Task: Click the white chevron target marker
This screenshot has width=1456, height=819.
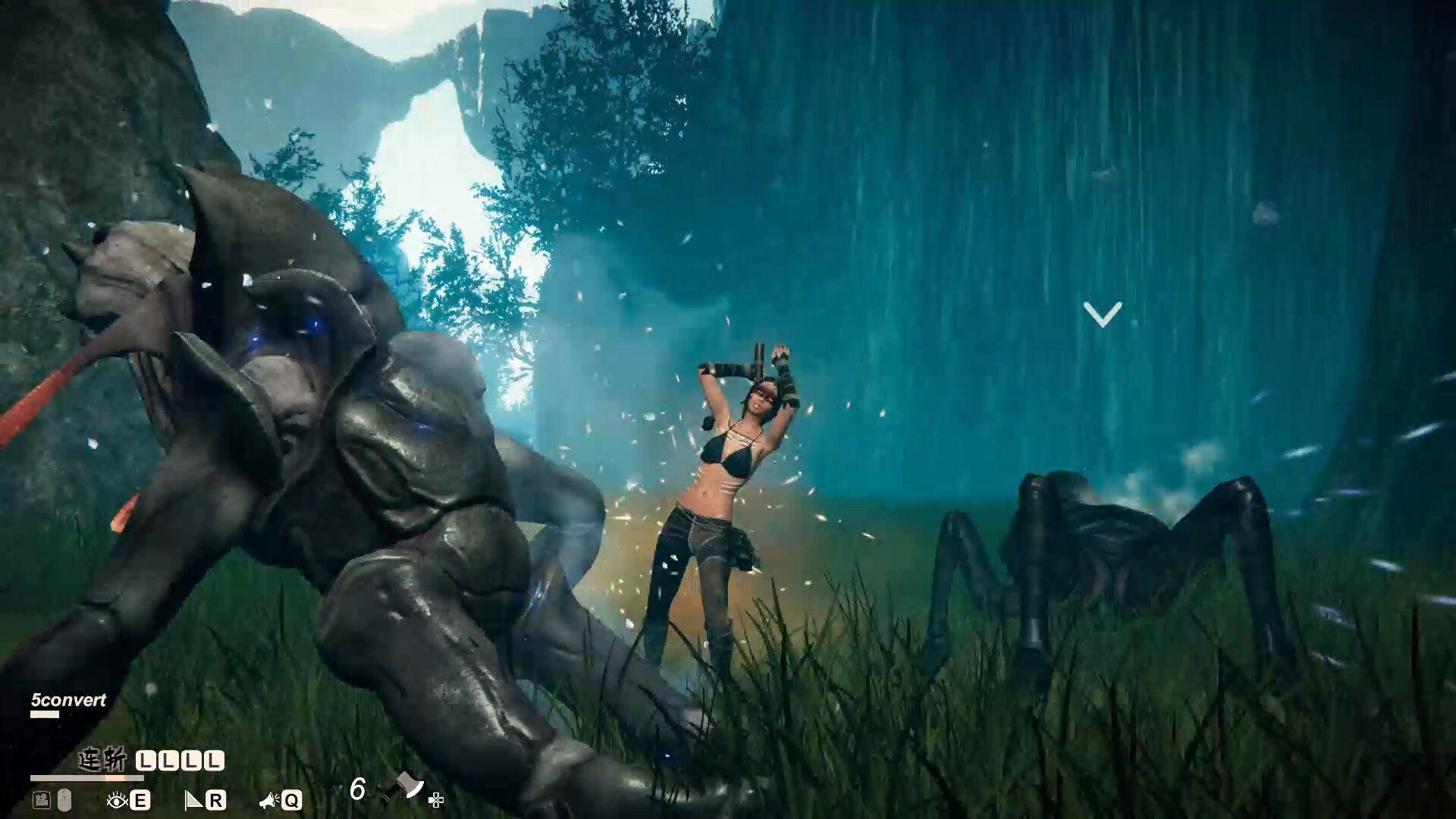Action: (x=1102, y=314)
